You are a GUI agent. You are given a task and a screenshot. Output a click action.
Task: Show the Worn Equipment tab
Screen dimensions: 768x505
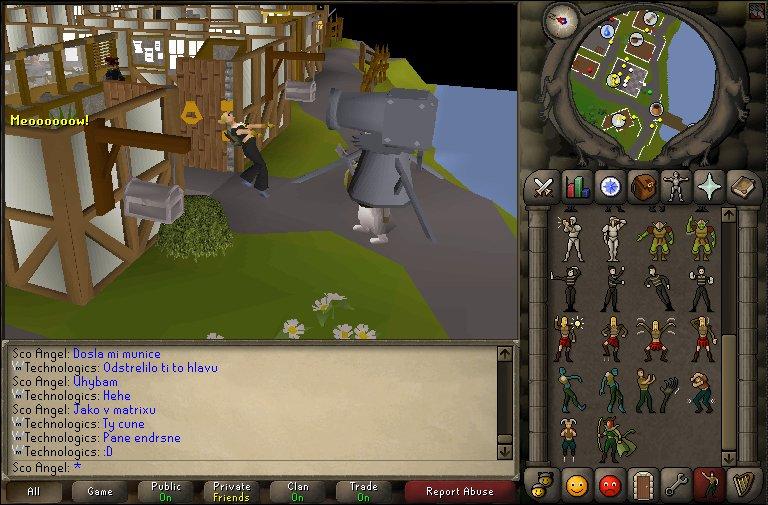pos(676,186)
